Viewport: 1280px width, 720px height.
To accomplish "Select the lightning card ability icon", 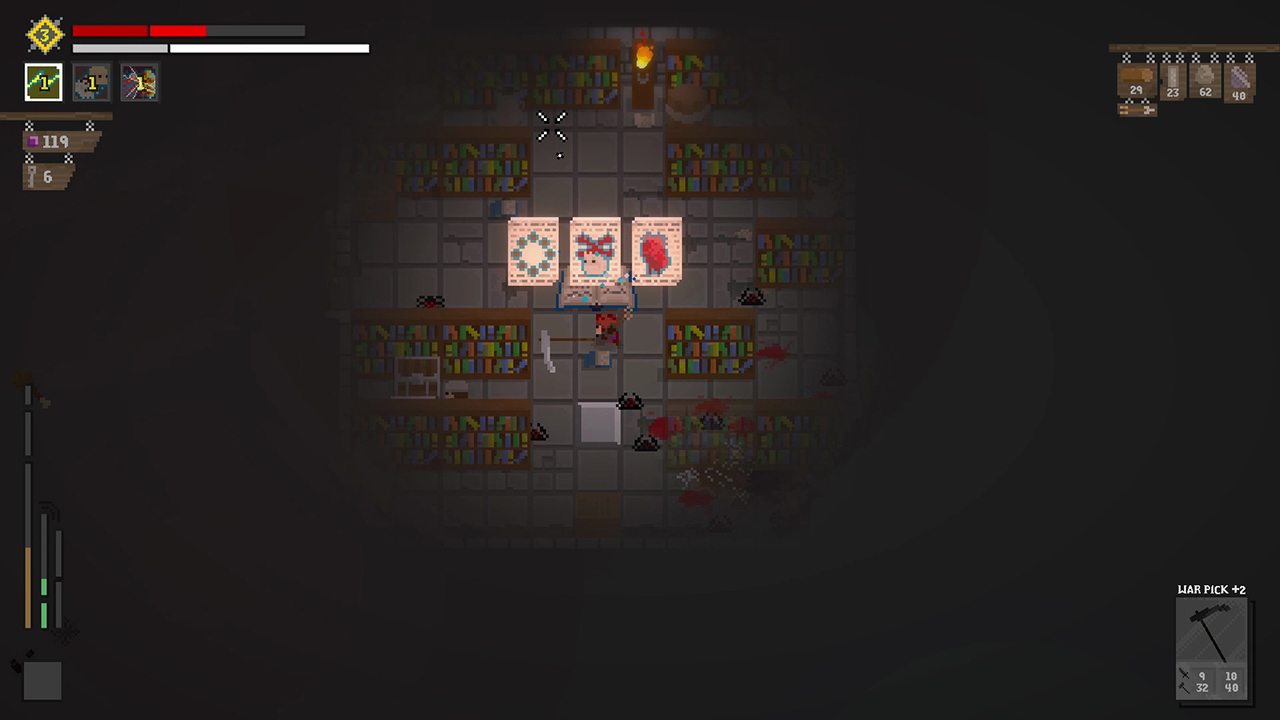I will point(43,82).
